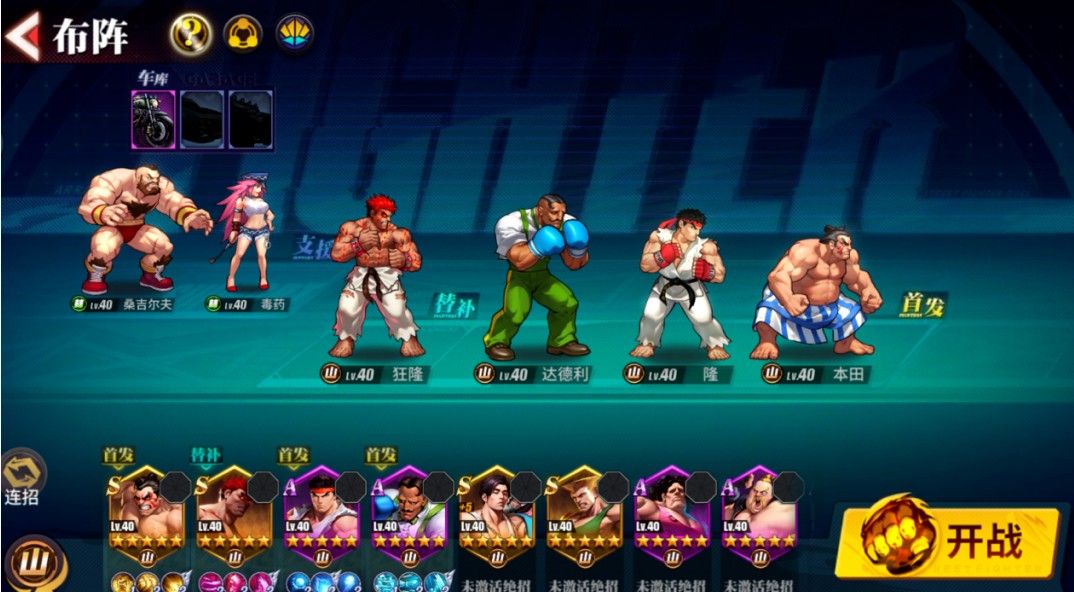The image size is (1074, 592).
Task: Select the pink-haired 毒药 support fighter
Action: [x=245, y=235]
